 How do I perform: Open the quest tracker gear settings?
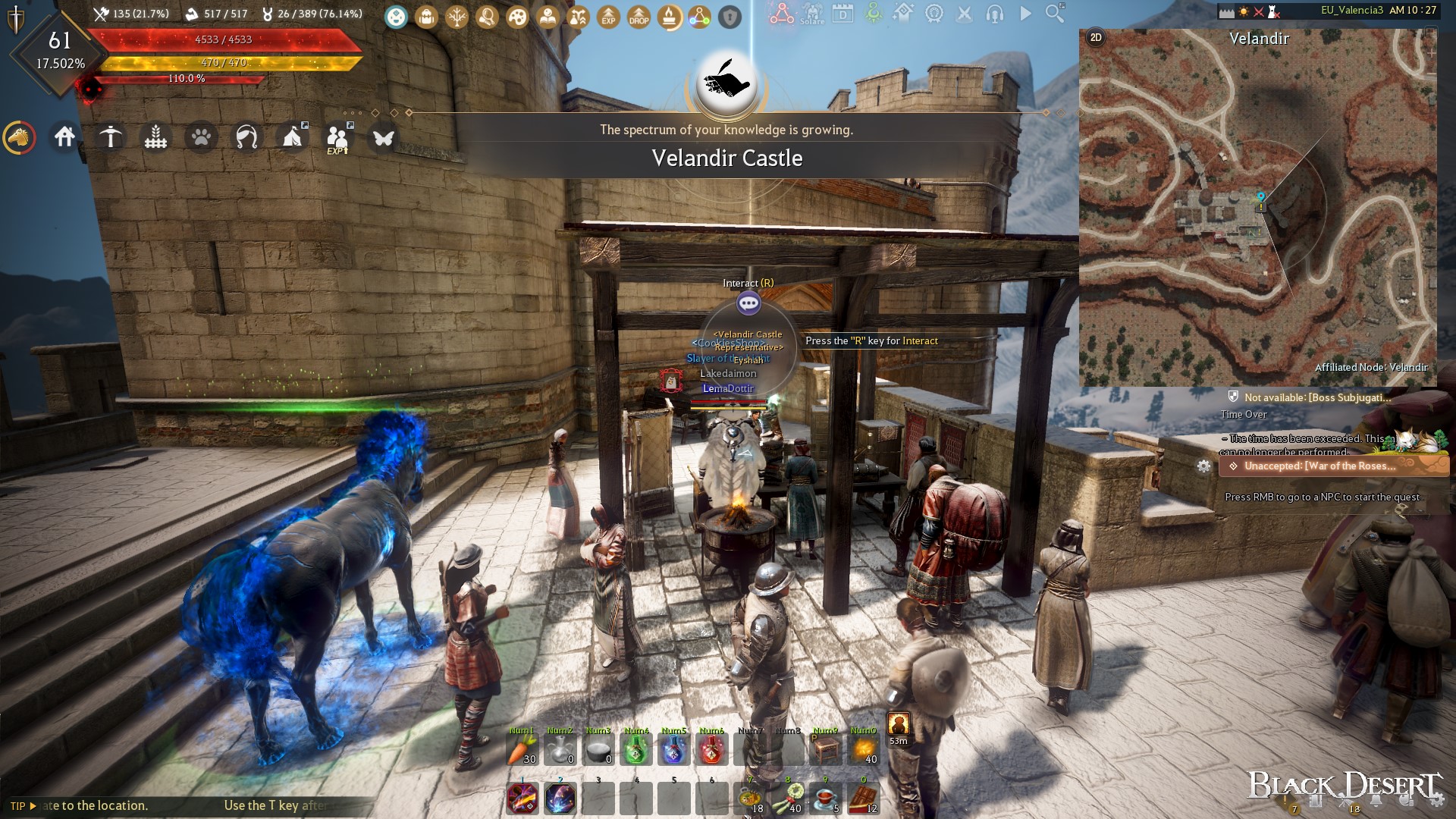(1205, 468)
